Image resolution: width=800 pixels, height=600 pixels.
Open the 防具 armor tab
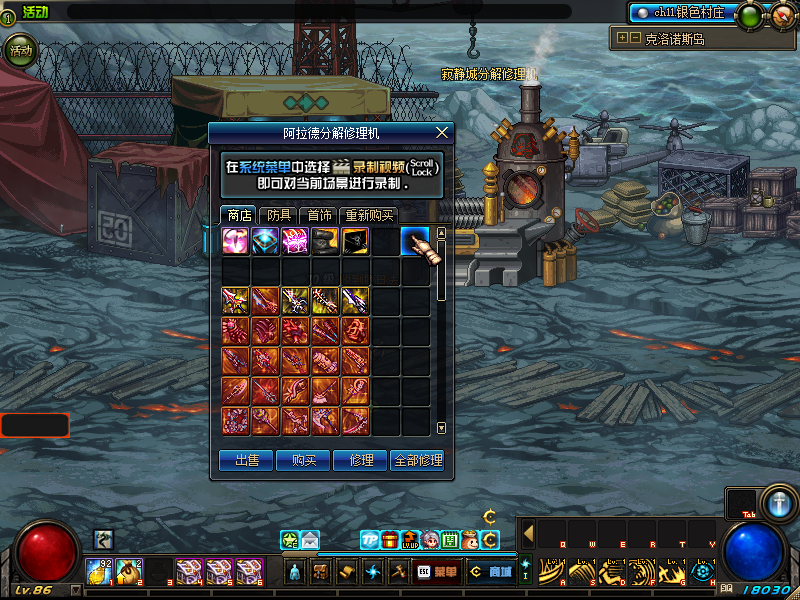(x=279, y=215)
